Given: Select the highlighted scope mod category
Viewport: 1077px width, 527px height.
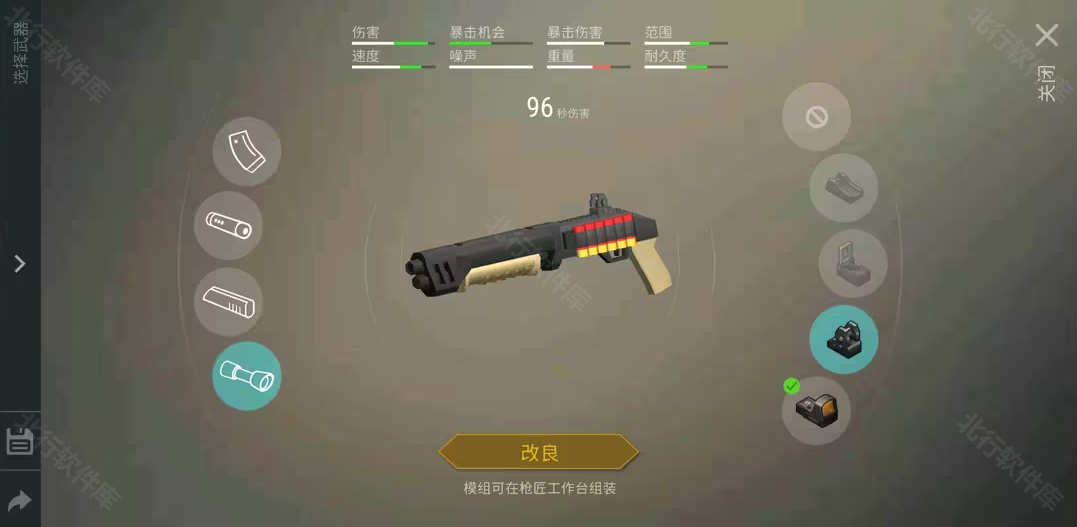Looking at the screenshot, I should [246, 376].
